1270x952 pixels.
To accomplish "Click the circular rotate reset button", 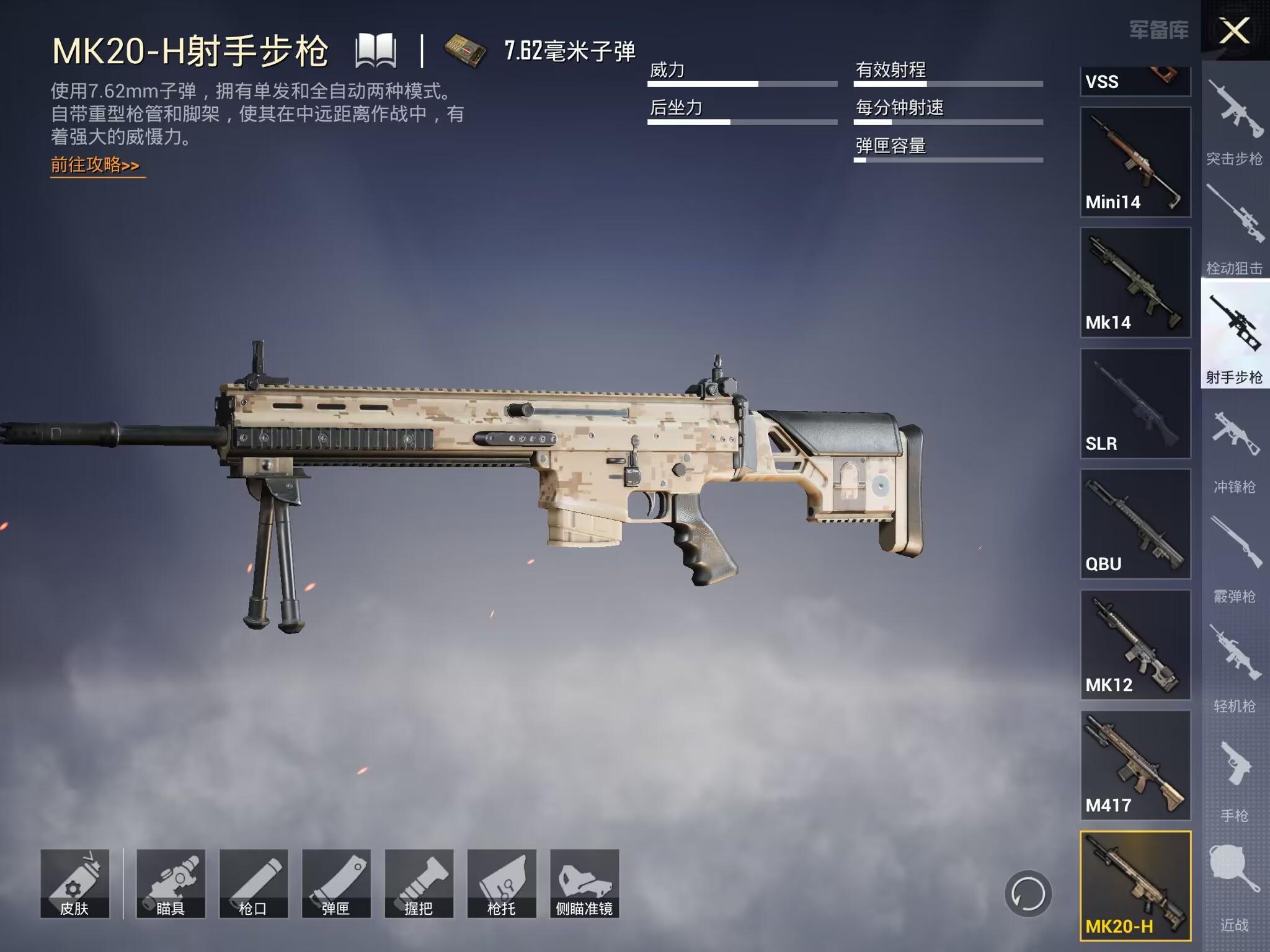I will 1028,894.
